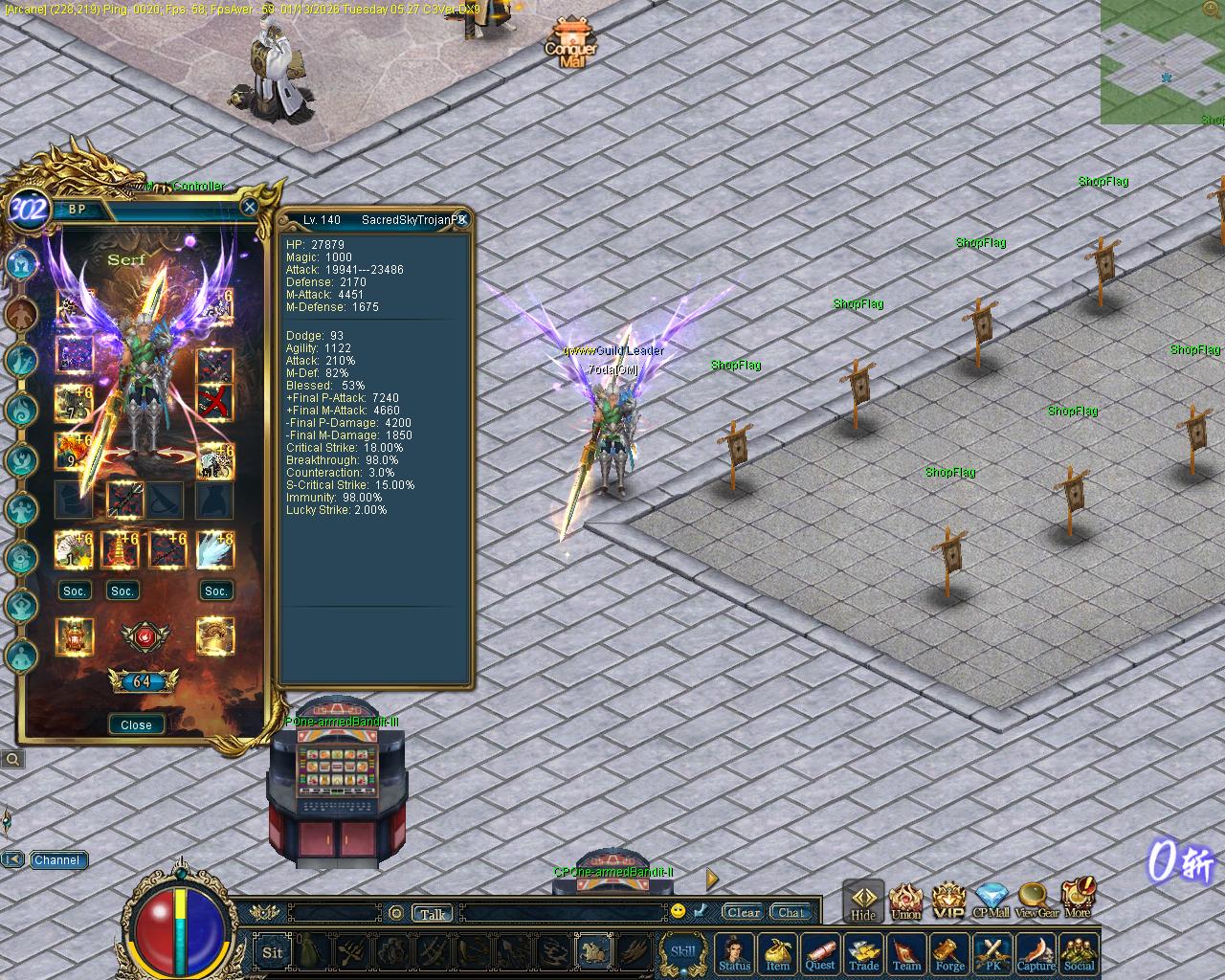Toggle PK mode
Screen dimensions: 1225x980
tap(992, 953)
